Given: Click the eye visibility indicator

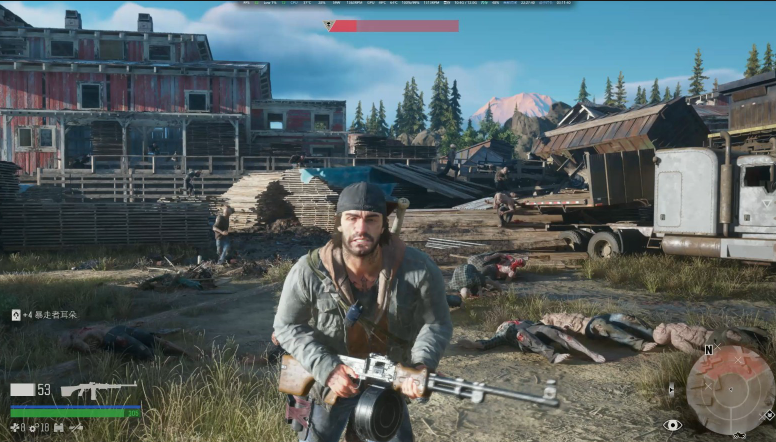Looking at the screenshot, I should pyautogui.click(x=672, y=425).
